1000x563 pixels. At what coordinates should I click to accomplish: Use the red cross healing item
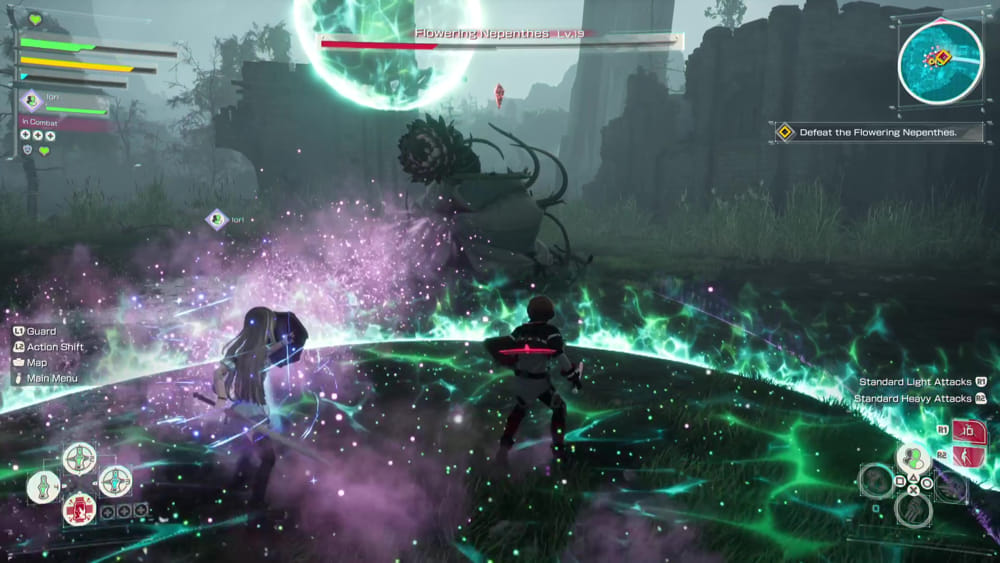click(x=79, y=507)
